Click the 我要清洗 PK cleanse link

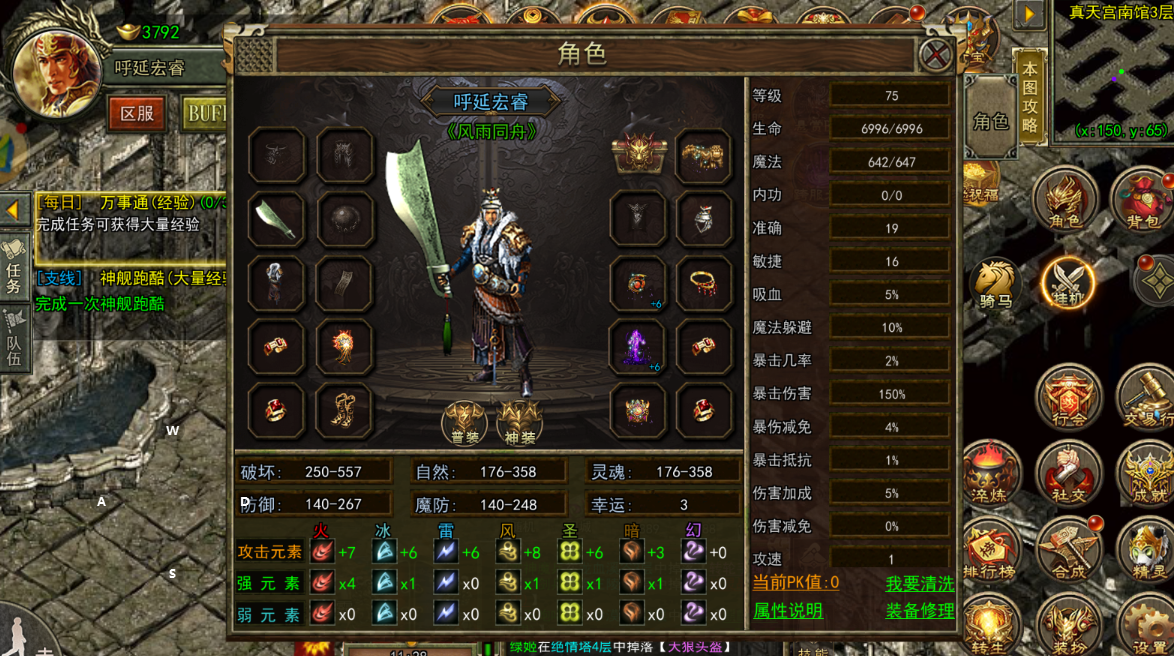919,583
